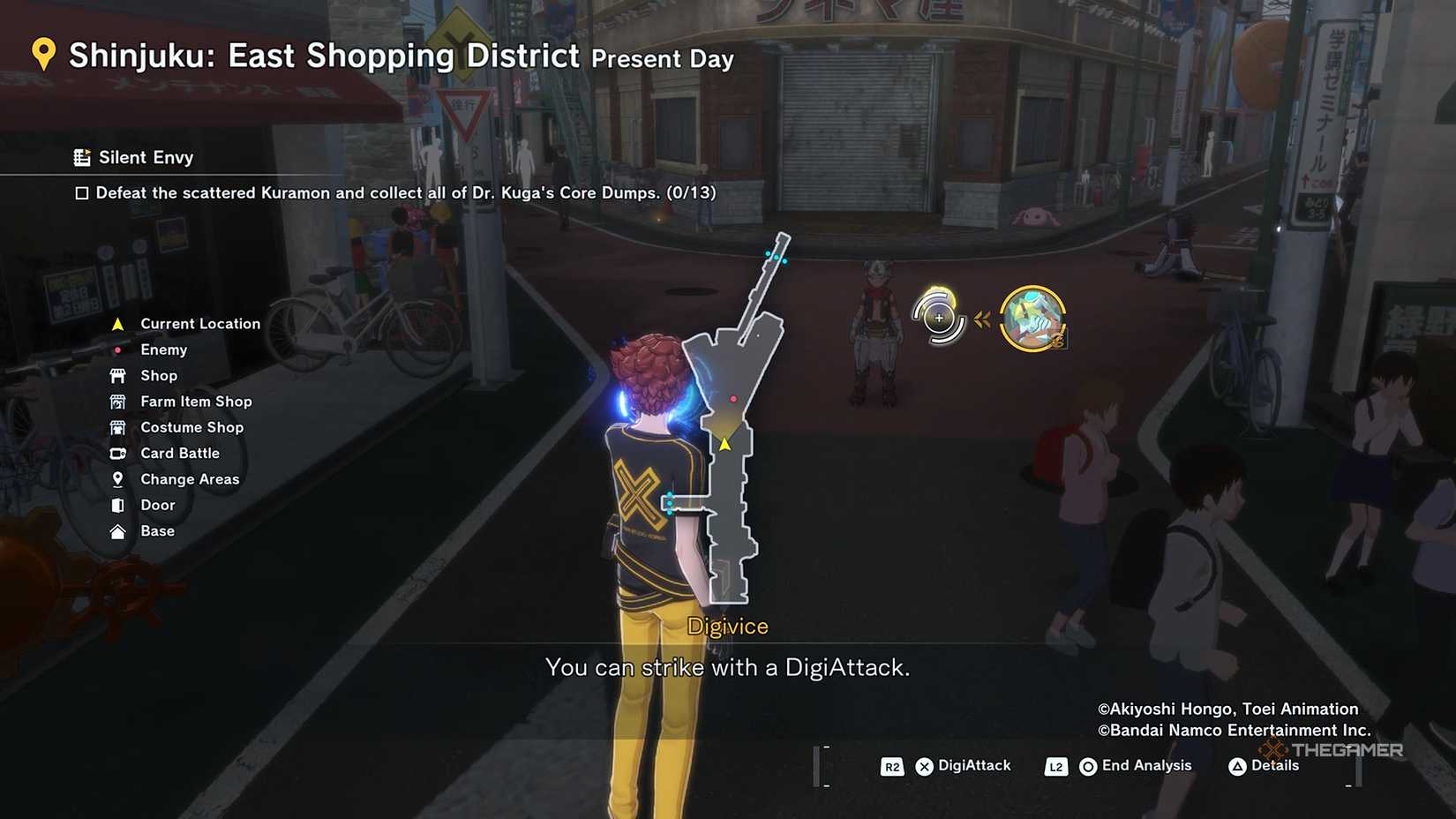Image resolution: width=1456 pixels, height=819 pixels.
Task: Activate the DigiAttack command label
Action: [x=974, y=766]
